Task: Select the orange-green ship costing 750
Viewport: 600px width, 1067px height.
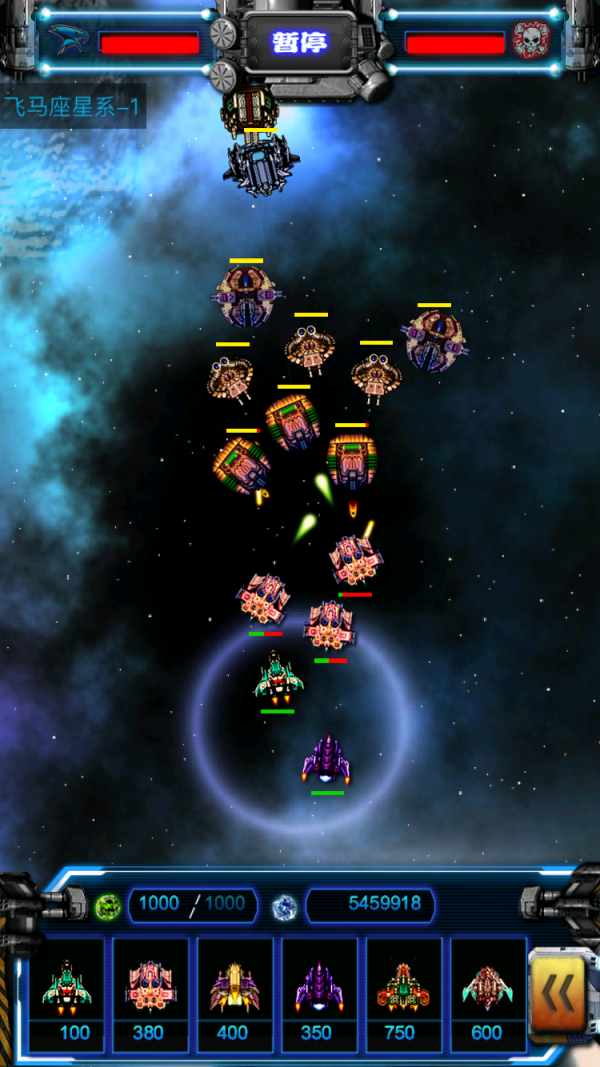Action: pyautogui.click(x=403, y=994)
